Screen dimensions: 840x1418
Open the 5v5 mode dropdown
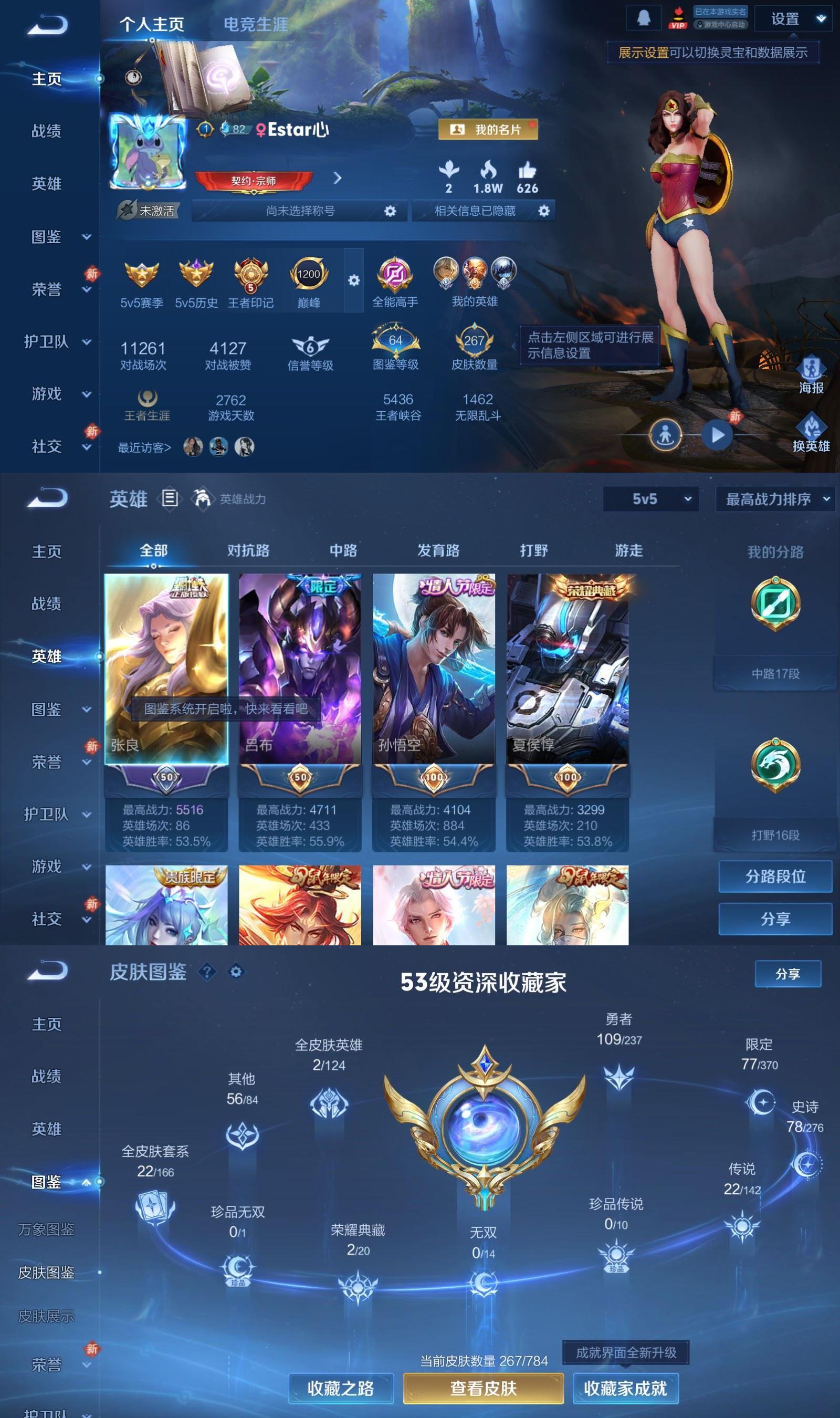point(650,500)
